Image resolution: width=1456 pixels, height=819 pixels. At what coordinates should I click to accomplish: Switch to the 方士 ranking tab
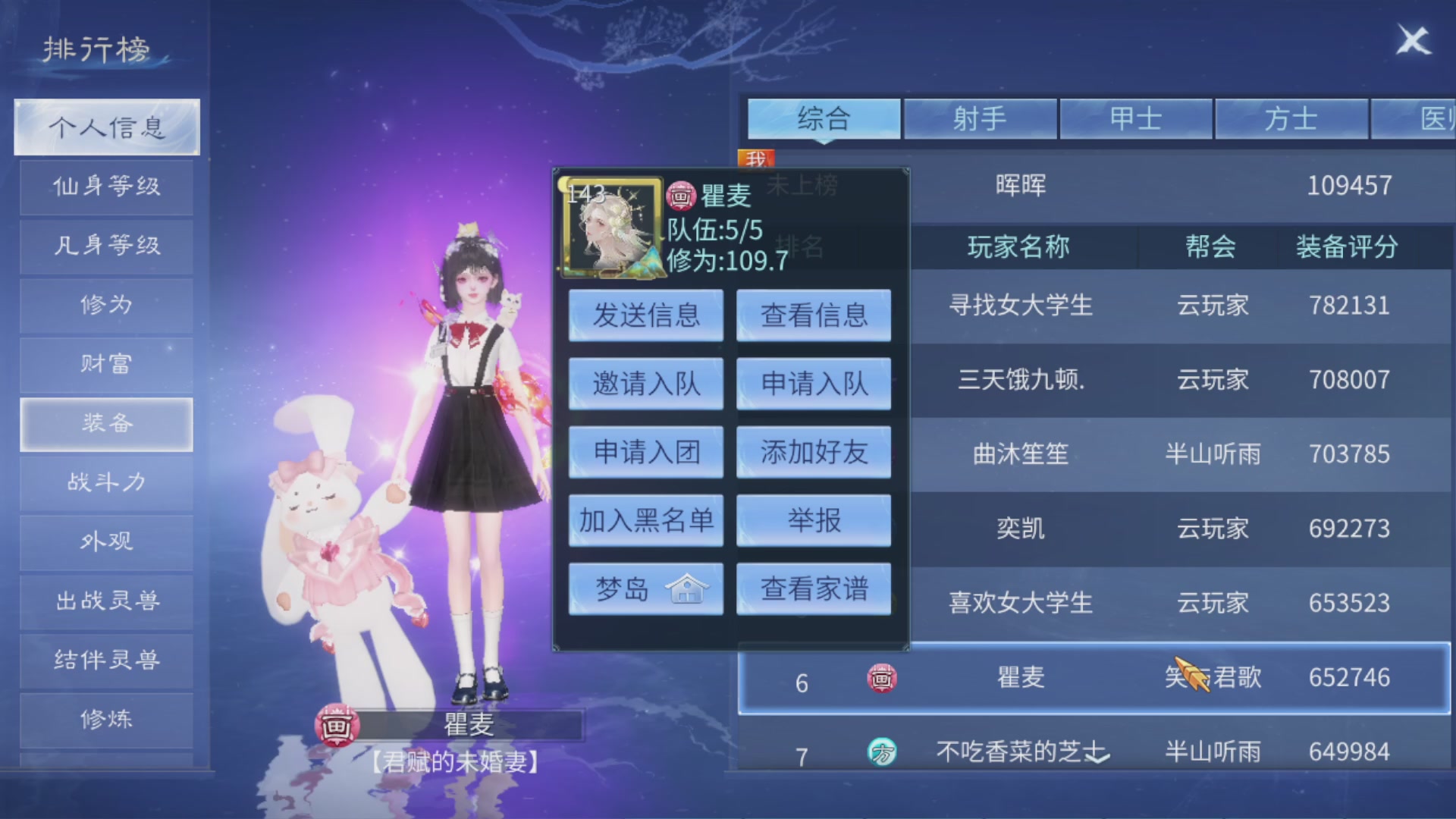coord(1291,119)
